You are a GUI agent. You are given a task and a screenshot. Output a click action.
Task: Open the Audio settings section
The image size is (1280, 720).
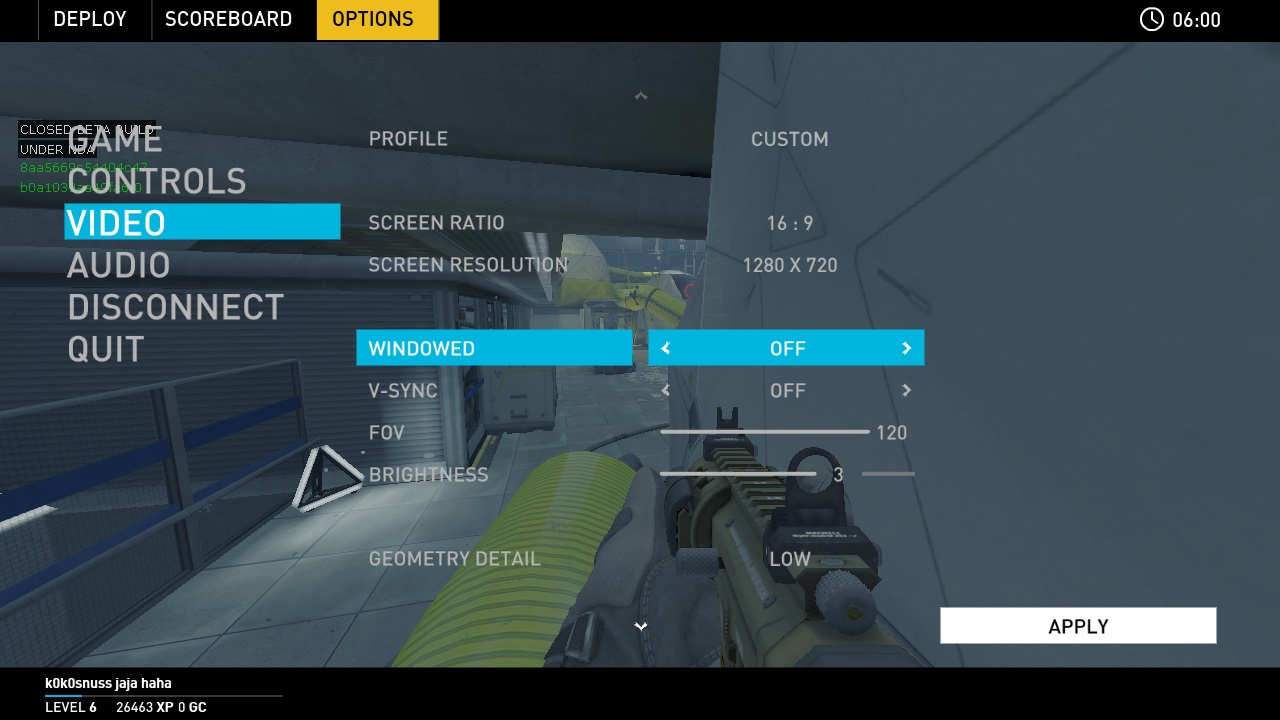click(x=118, y=265)
